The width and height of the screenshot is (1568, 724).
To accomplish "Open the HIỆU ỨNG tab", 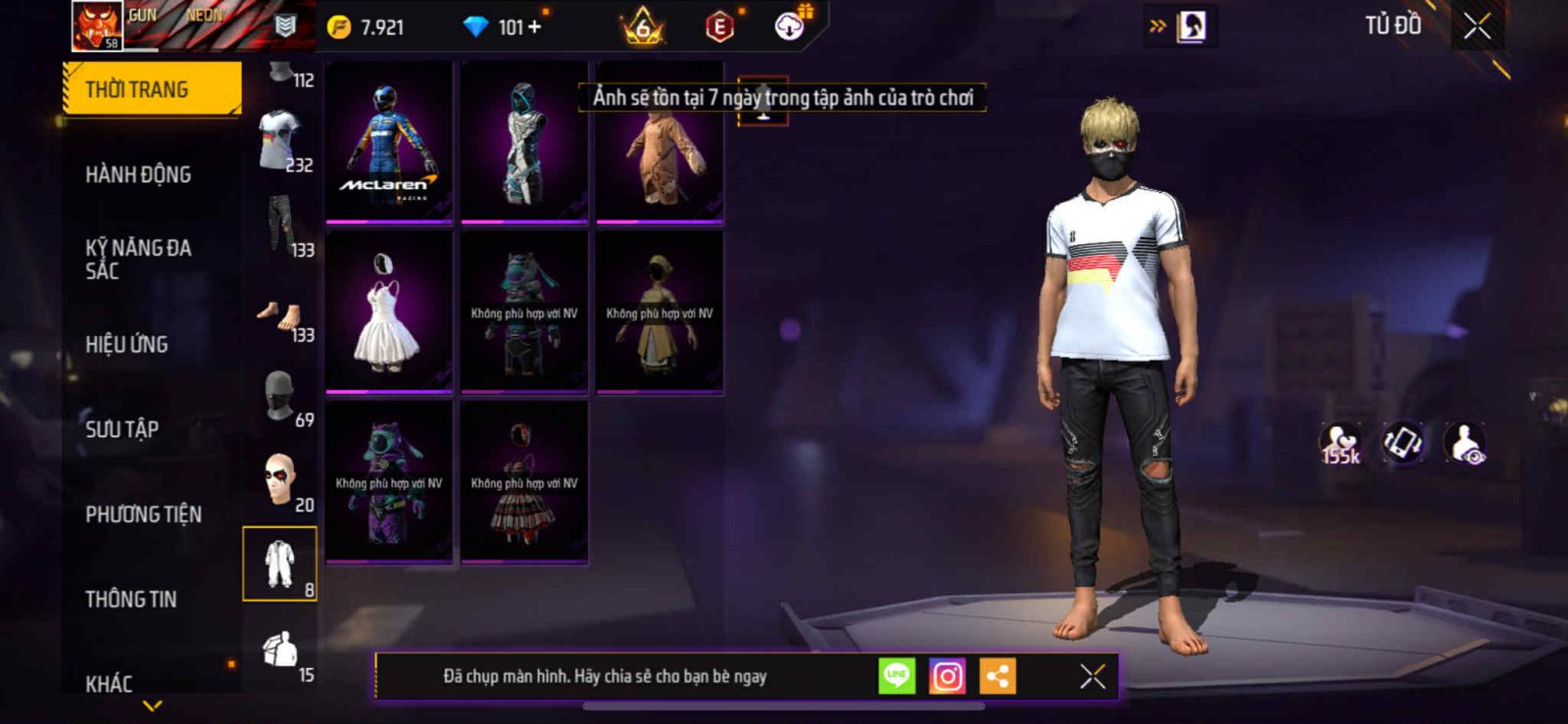I will [126, 344].
